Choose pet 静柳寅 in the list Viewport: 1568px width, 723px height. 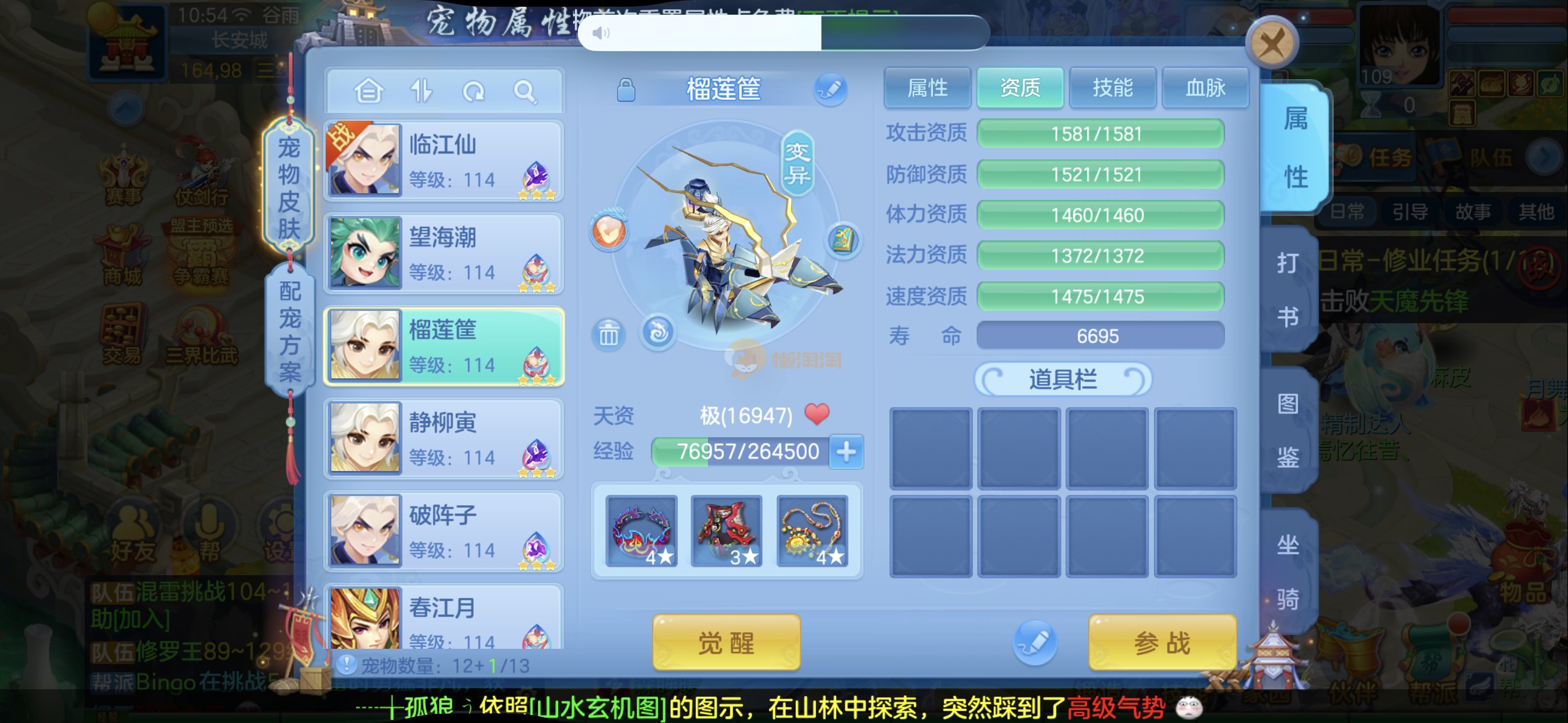click(x=444, y=438)
